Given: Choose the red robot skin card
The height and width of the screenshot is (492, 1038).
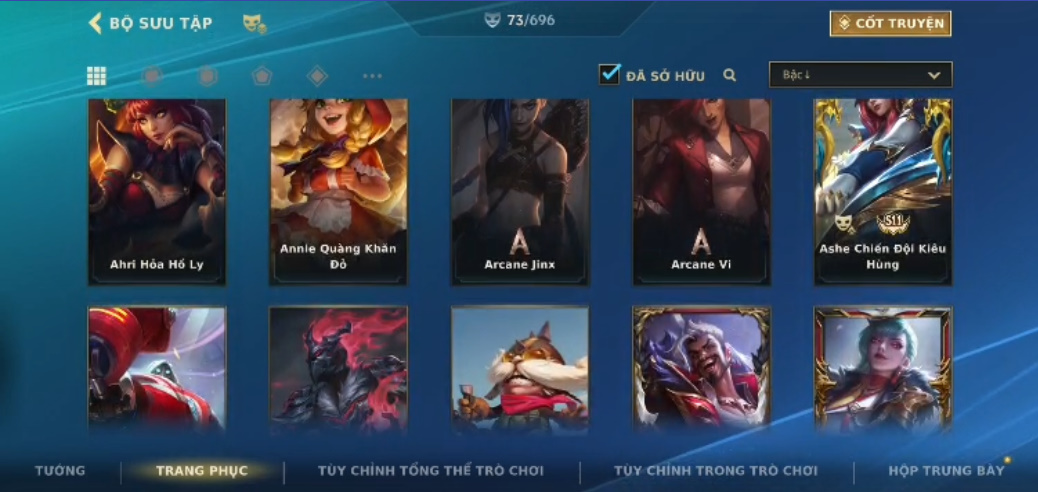Looking at the screenshot, I should [x=157, y=368].
